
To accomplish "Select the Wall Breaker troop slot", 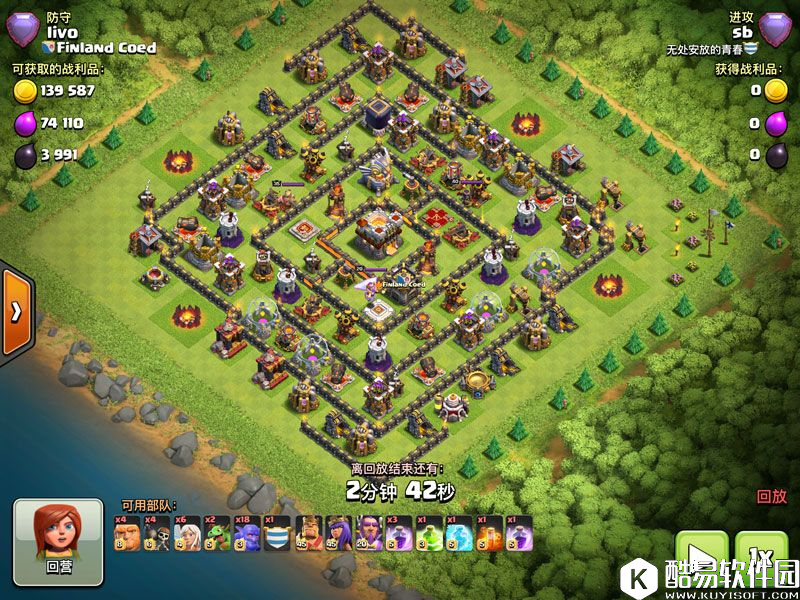I will (x=157, y=534).
